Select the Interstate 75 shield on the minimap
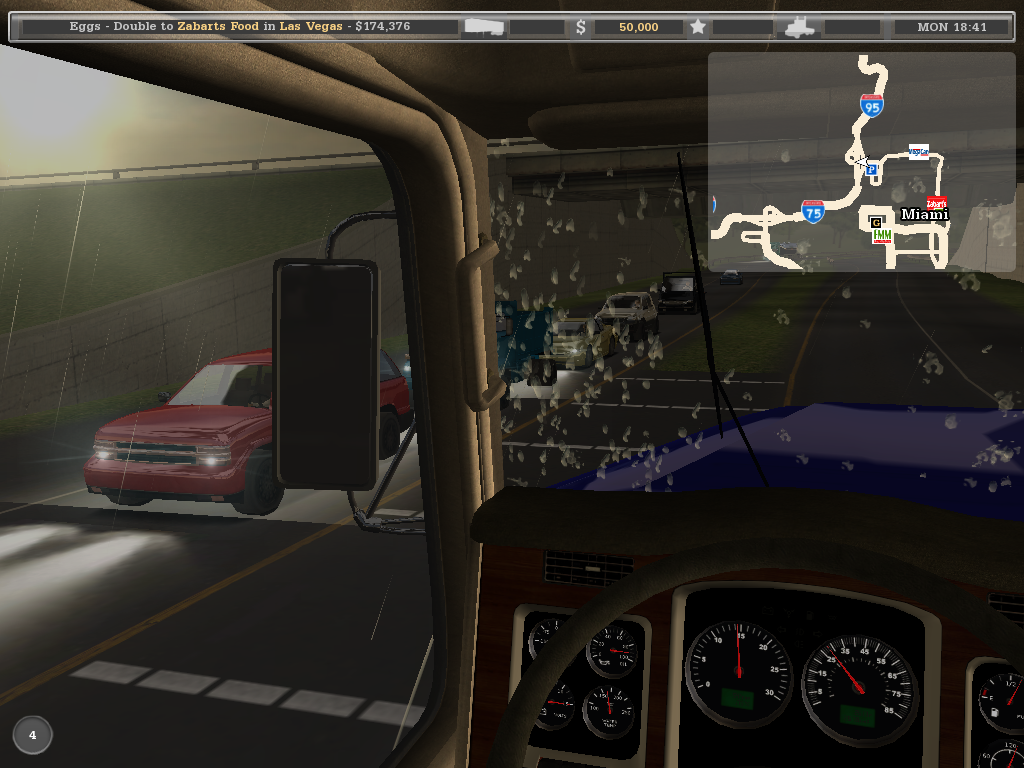The image size is (1024, 768). [x=813, y=211]
